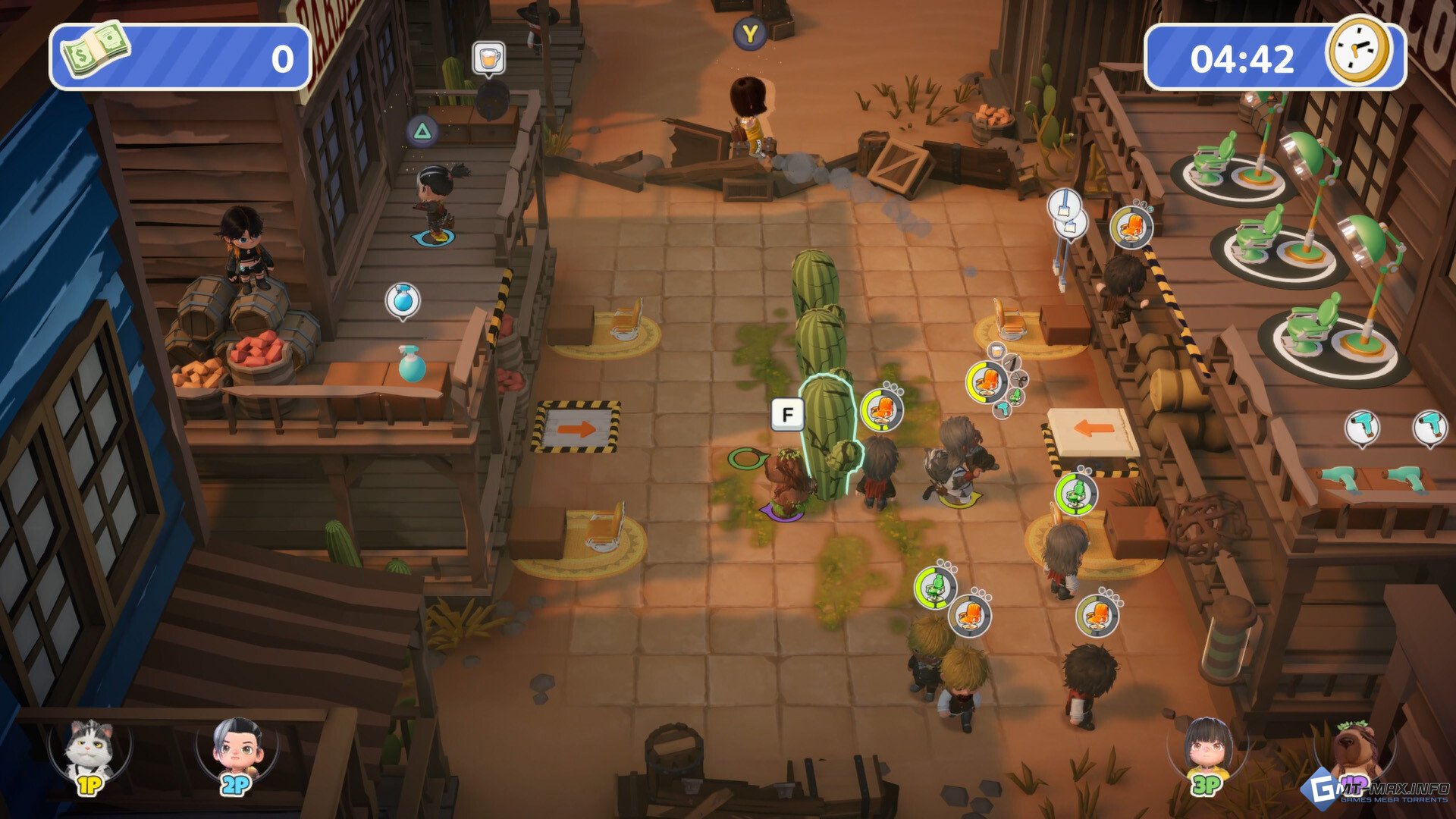The width and height of the screenshot is (1456, 819).
Task: Click the drink cup marker bubble
Action: point(489,58)
